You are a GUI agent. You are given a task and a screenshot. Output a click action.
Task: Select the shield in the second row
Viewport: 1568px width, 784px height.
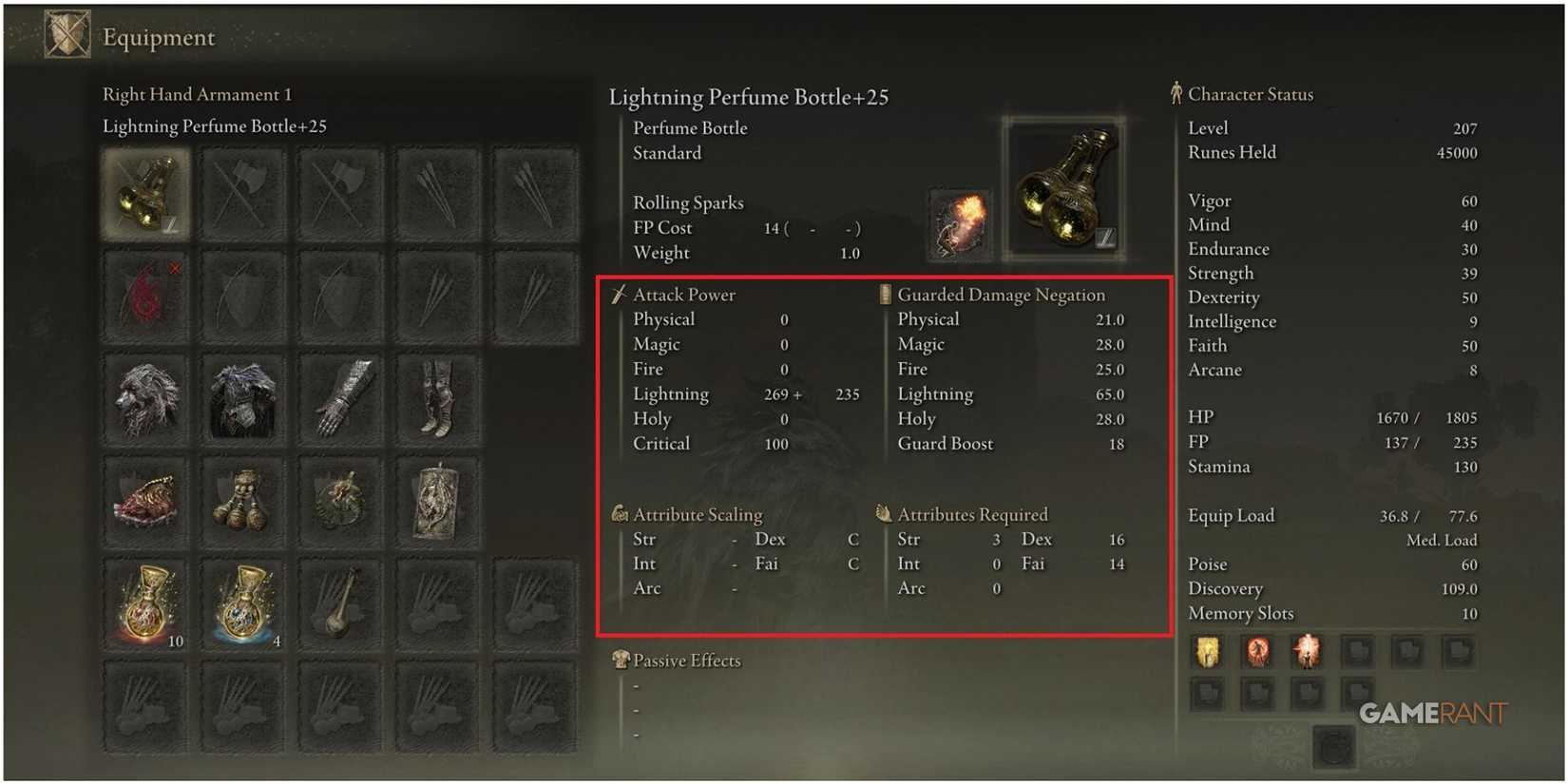(242, 295)
